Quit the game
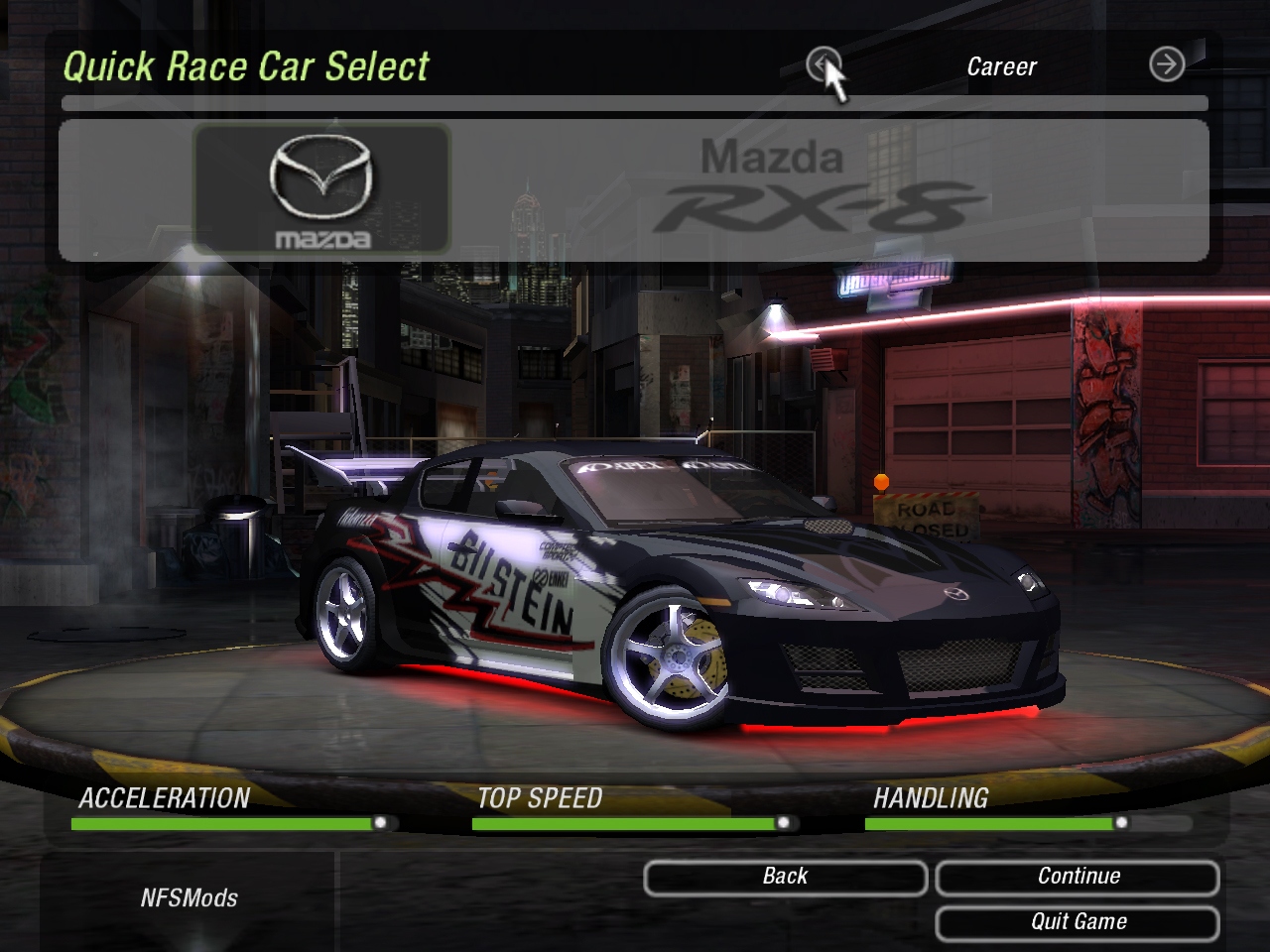Viewport: 1270px width, 952px height. click(x=1078, y=922)
